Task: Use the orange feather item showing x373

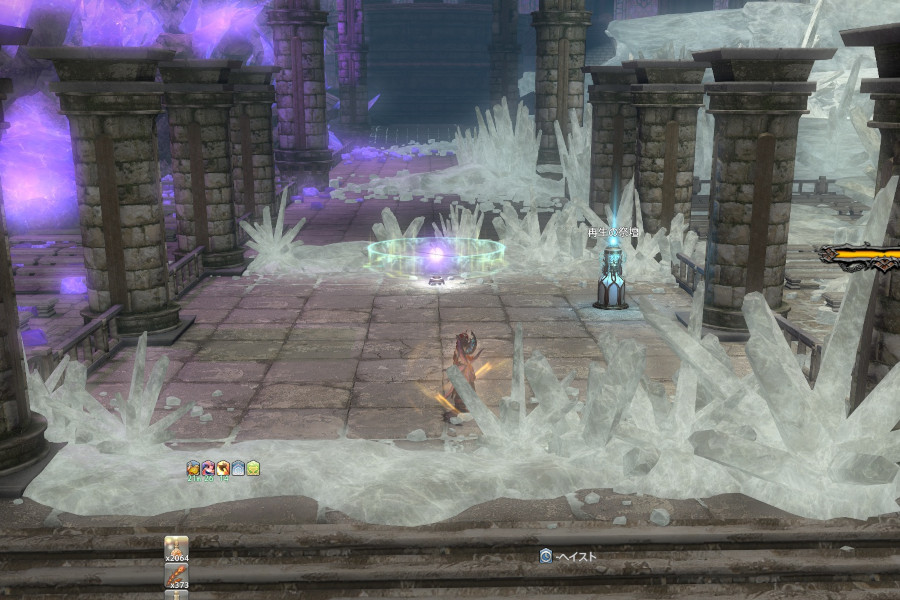Action: (176, 576)
